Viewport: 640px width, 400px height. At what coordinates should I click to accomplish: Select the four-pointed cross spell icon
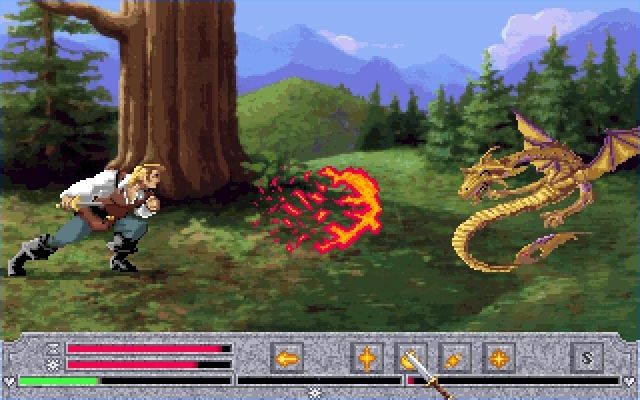(368, 357)
